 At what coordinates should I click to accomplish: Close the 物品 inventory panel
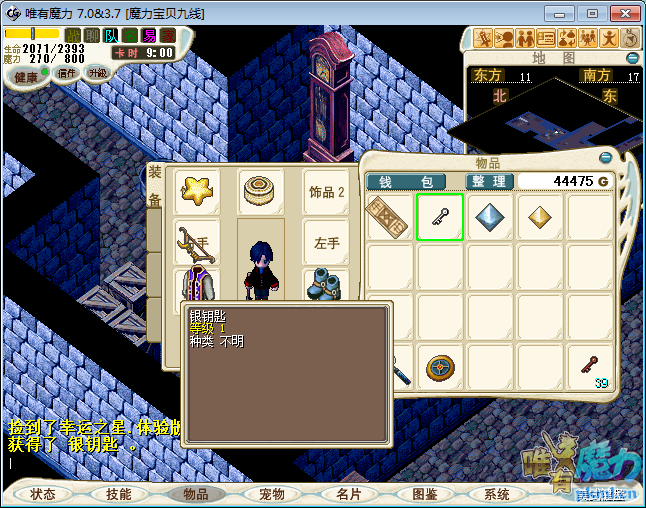pyautogui.click(x=604, y=157)
